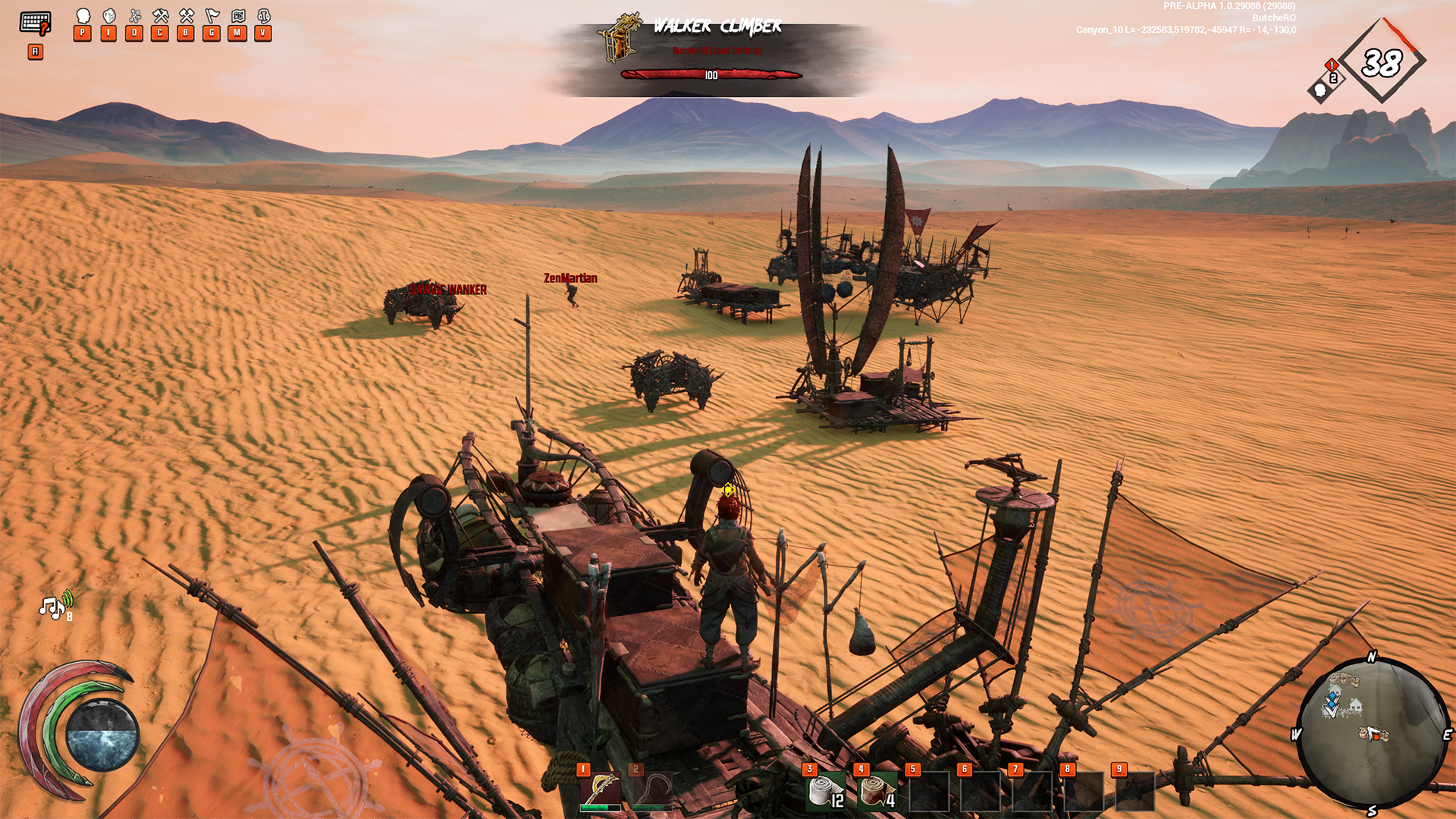This screenshot has height=819, width=1456.
Task: Open the character head profile icon
Action: coord(83,17)
